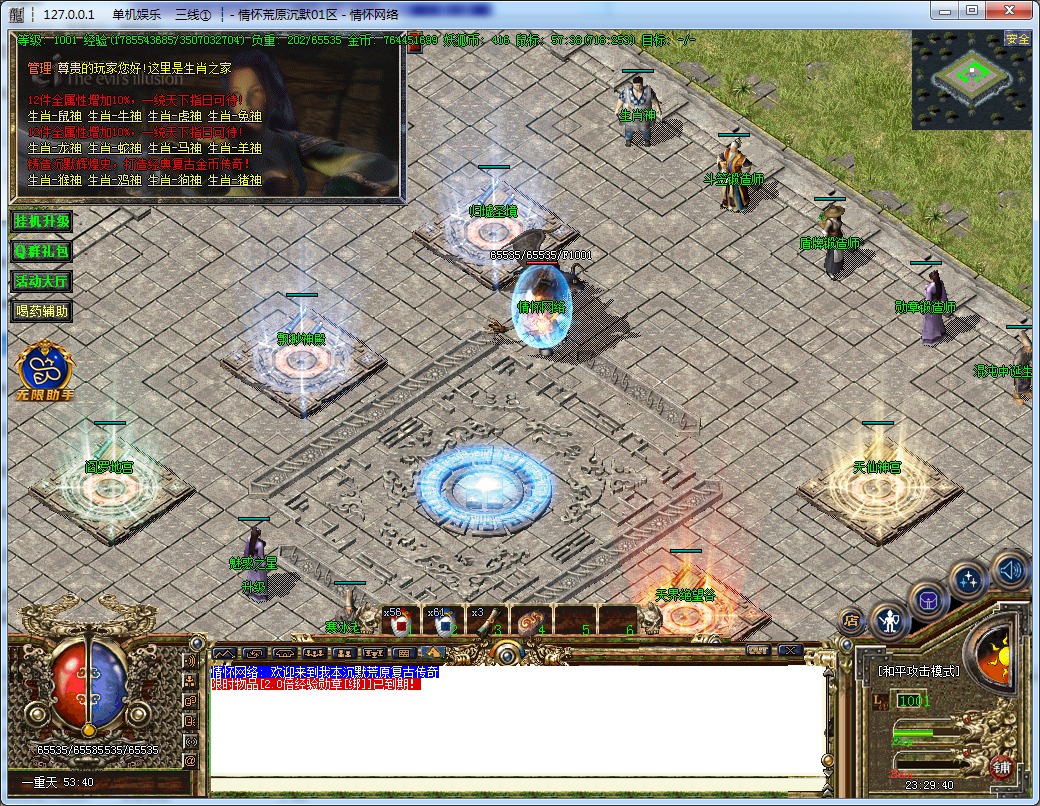Toggle the 喝药辅助 potion assist button
This screenshot has width=1040, height=806.
[x=42, y=311]
